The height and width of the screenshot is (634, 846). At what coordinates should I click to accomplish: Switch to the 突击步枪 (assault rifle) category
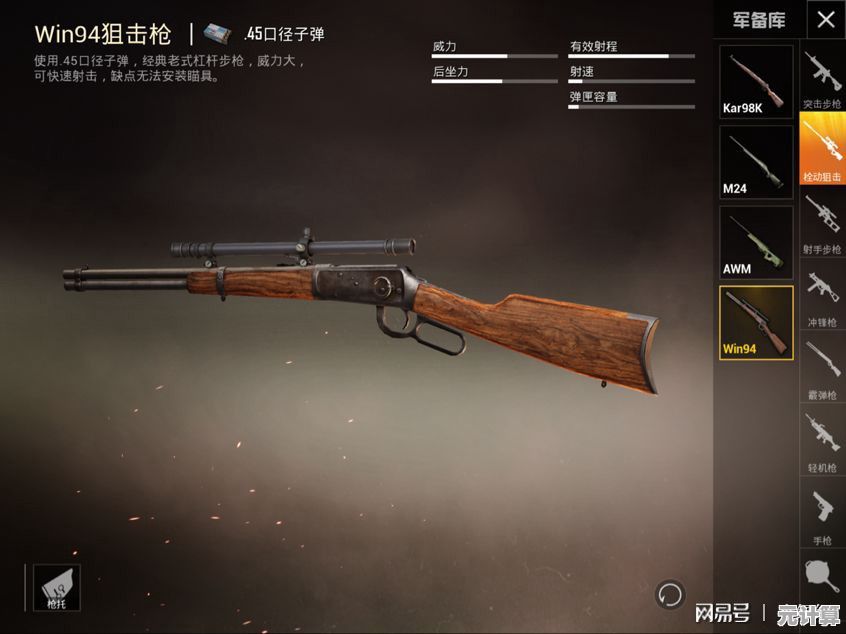(822, 78)
